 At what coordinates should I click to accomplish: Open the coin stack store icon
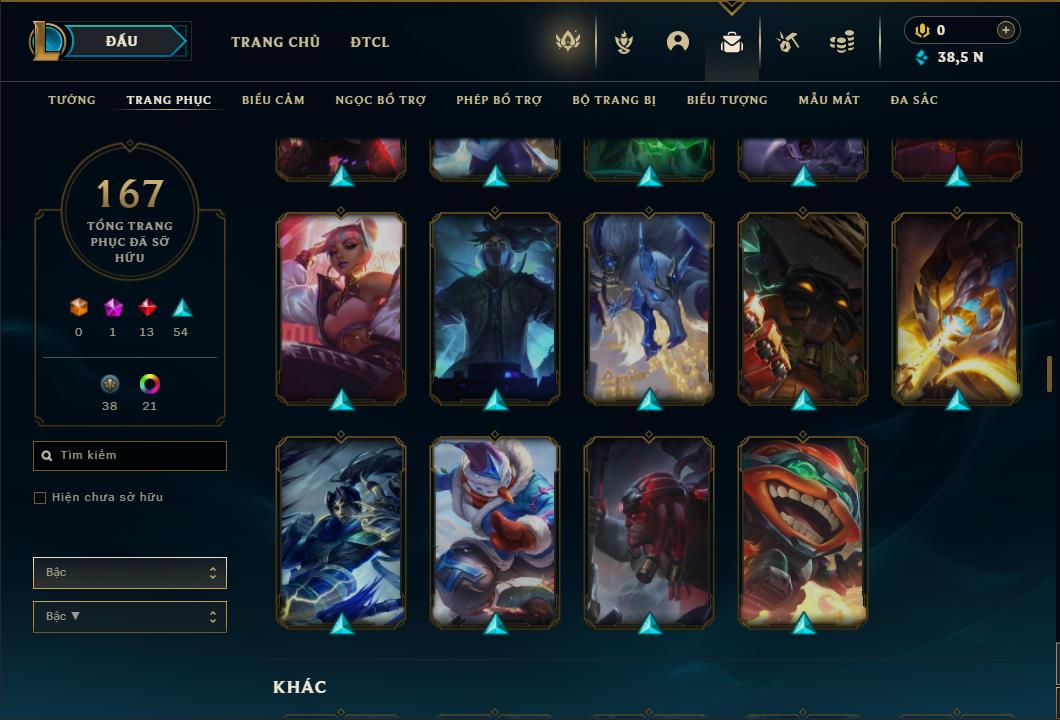(842, 42)
